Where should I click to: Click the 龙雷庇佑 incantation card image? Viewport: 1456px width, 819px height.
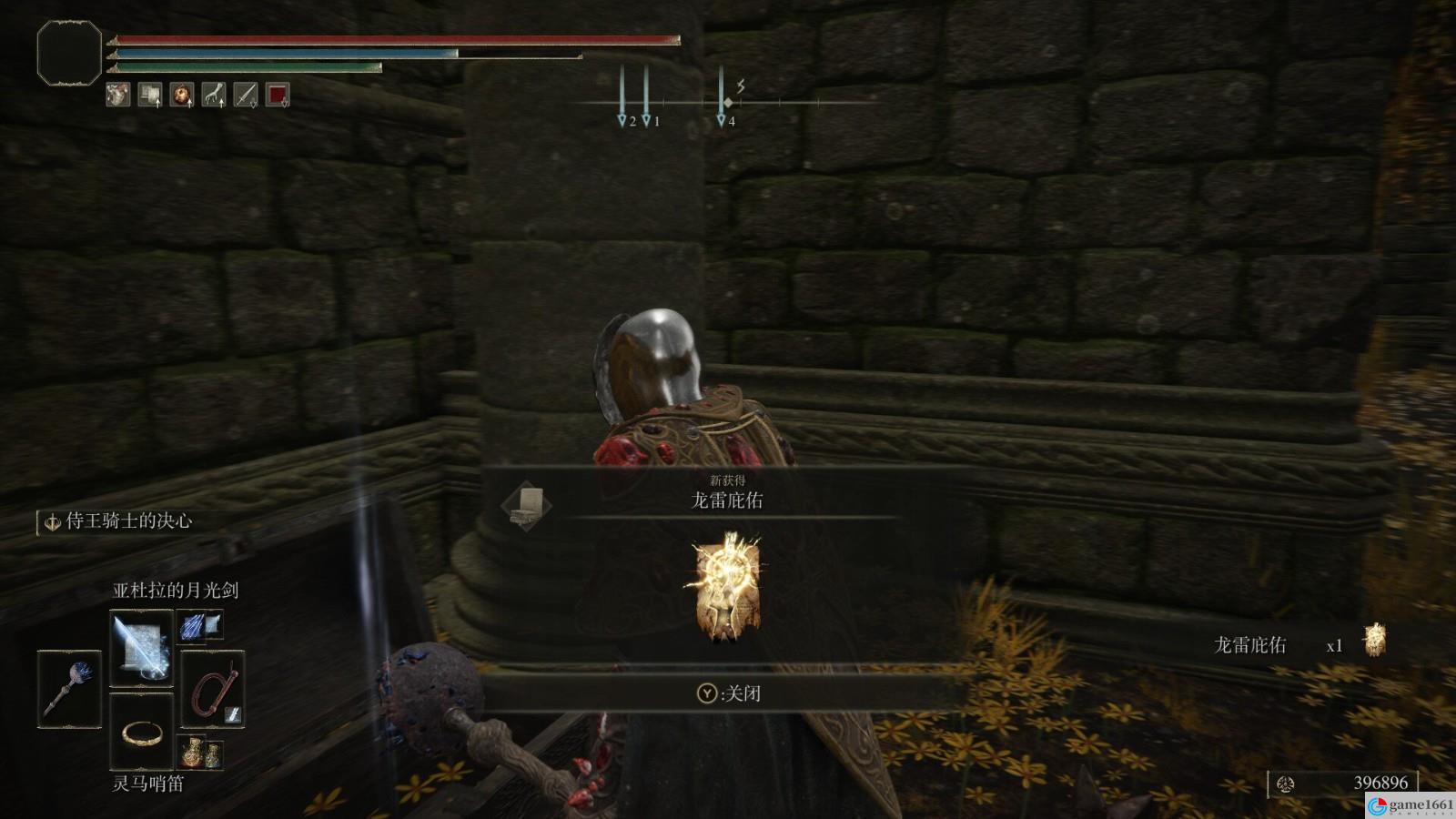coord(727,587)
